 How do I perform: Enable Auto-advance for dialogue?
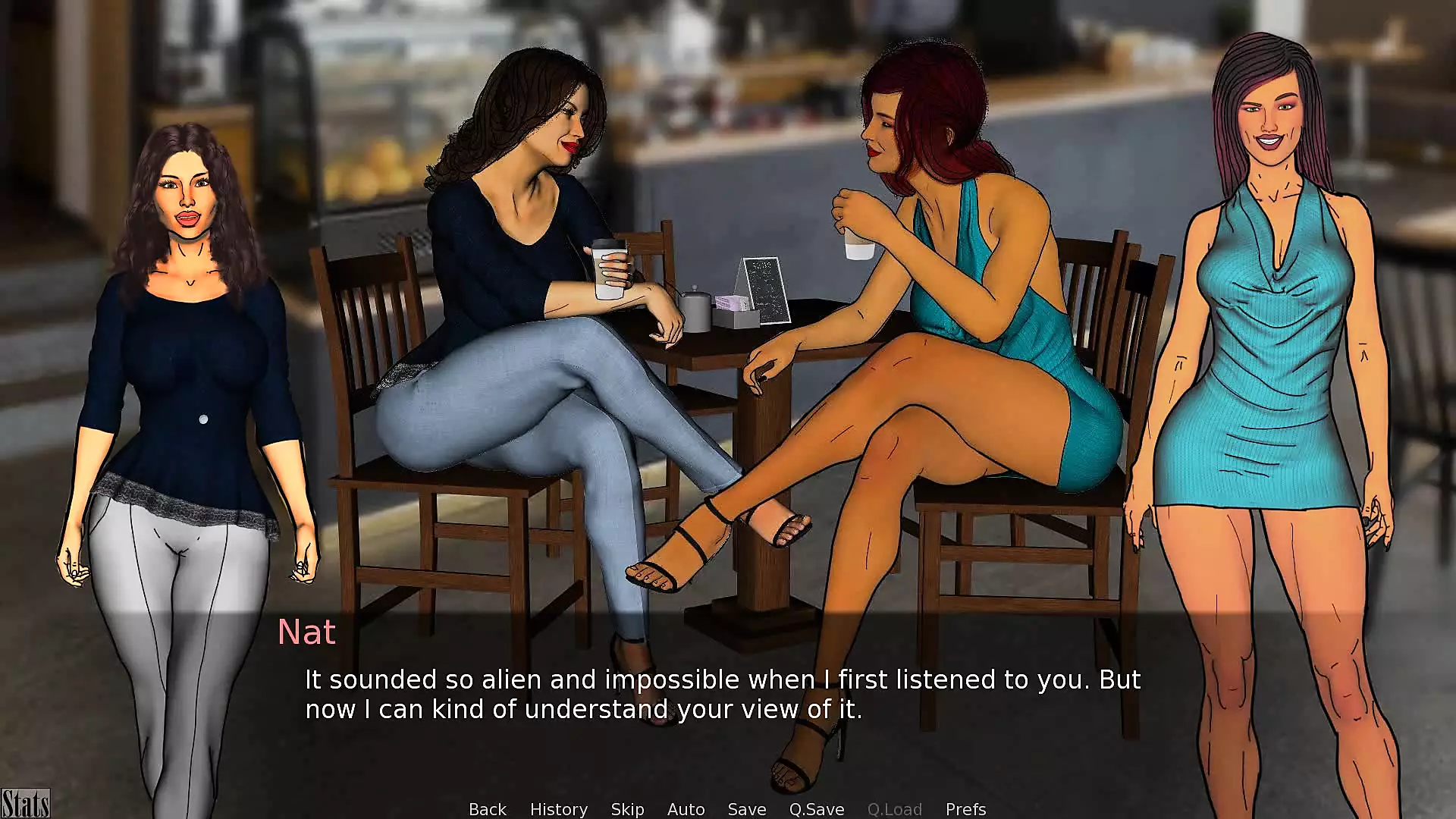[686, 809]
